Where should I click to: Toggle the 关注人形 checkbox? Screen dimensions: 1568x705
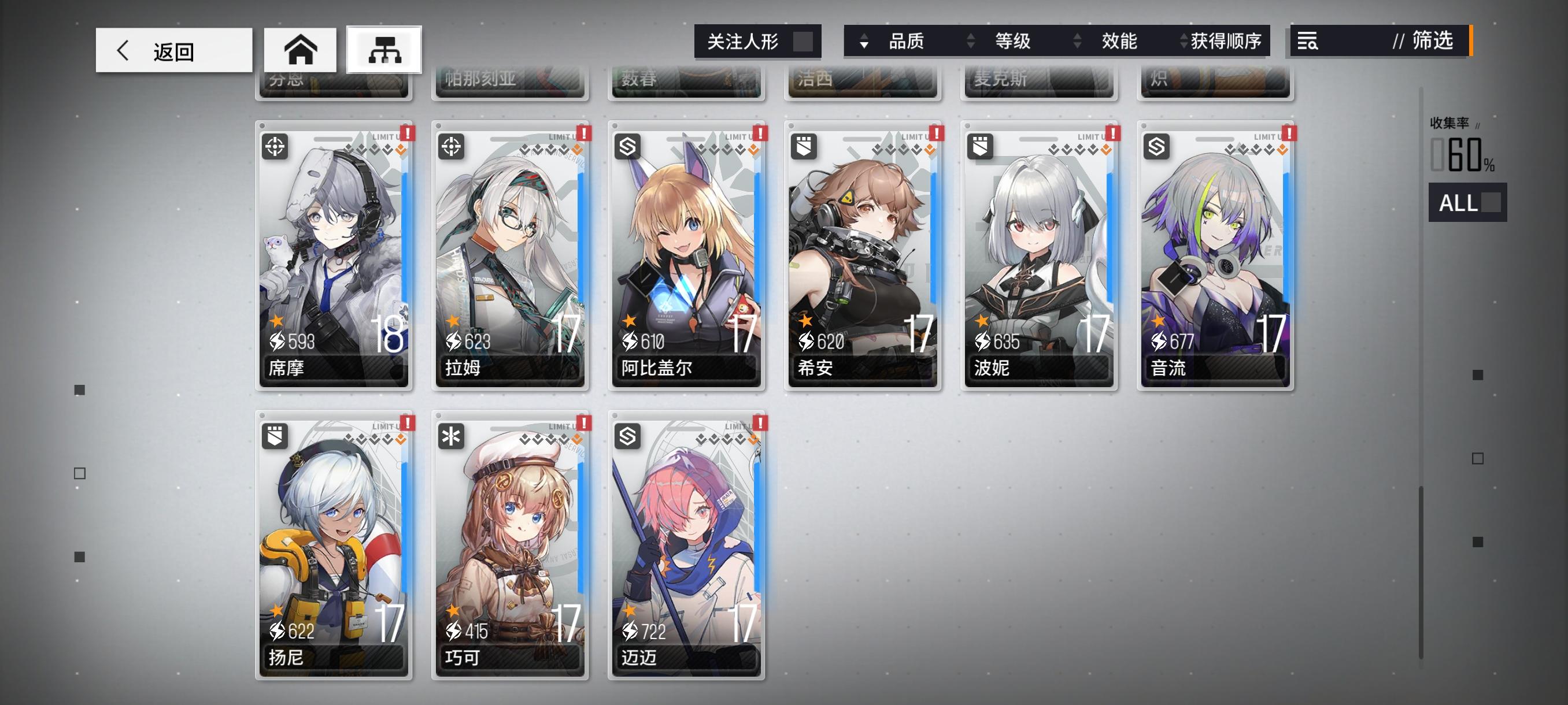click(803, 42)
